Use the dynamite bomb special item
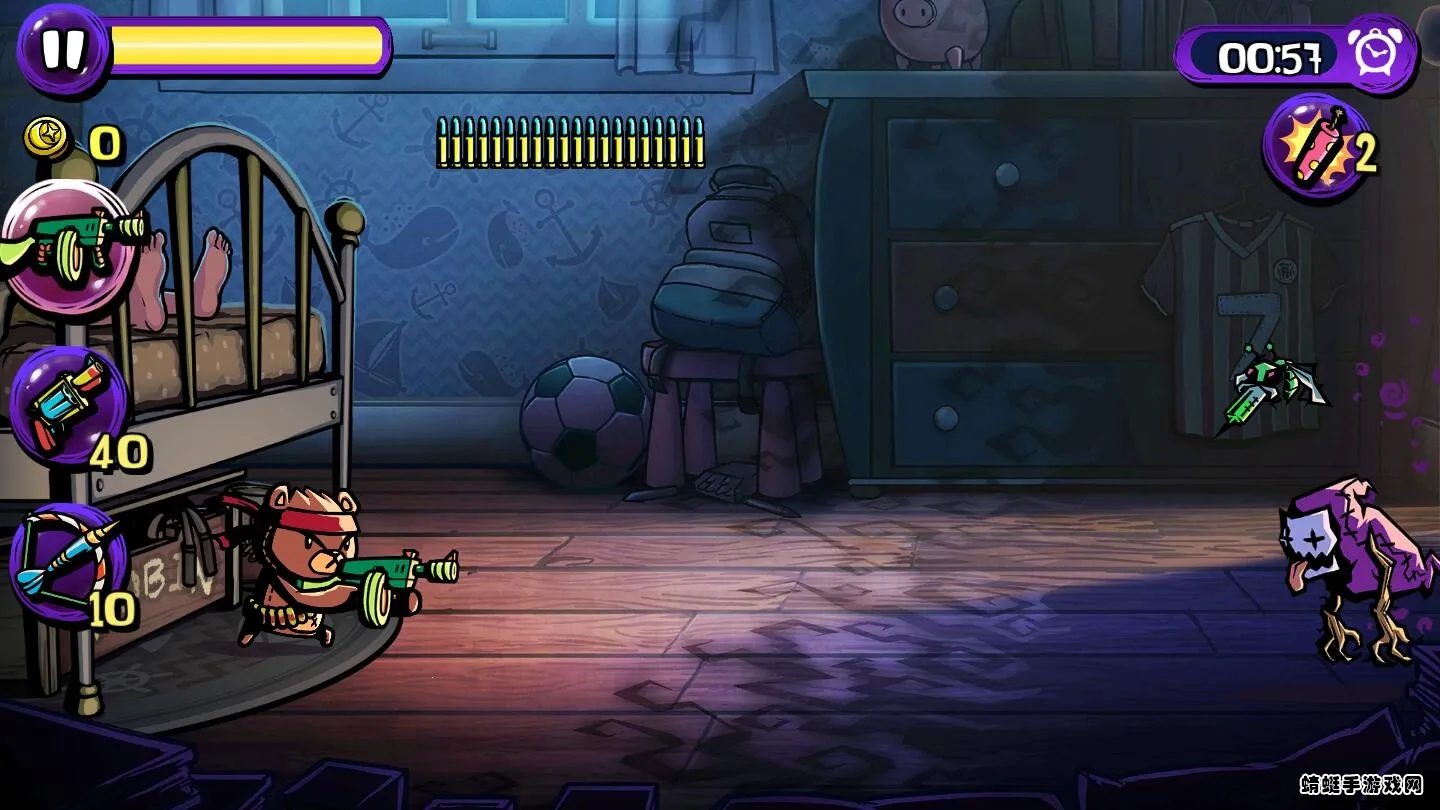The width and height of the screenshot is (1440, 810). 1315,148
